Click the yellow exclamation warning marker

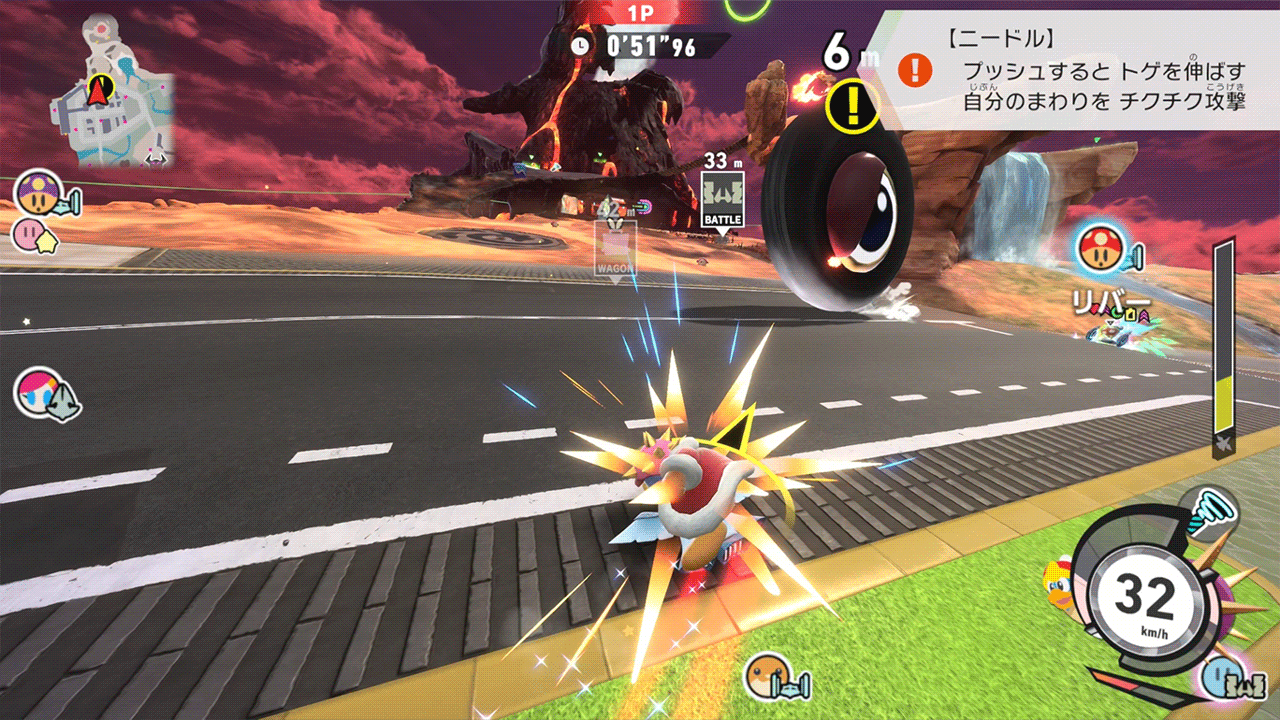coord(853,105)
